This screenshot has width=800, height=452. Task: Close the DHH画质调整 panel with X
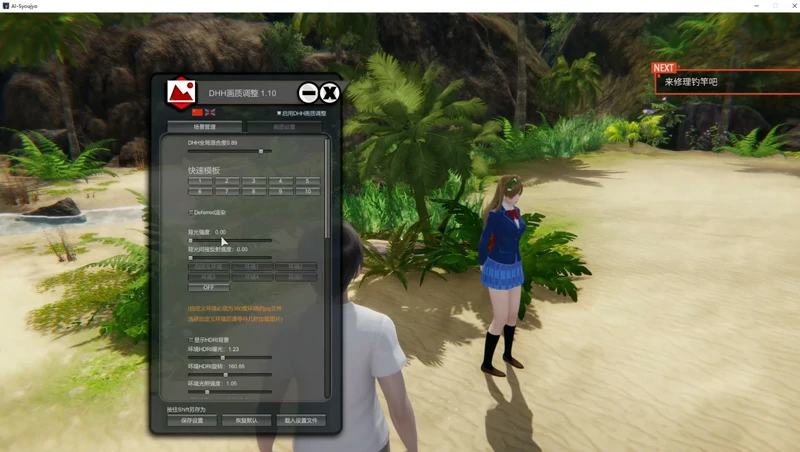tap(330, 94)
